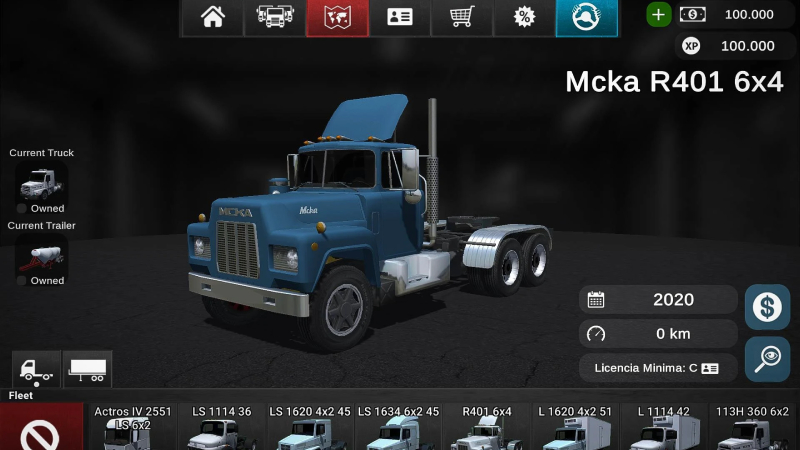Inspect the truck with magnifying glass button
Image resolution: width=800 pixels, height=450 pixels.
pos(767,359)
